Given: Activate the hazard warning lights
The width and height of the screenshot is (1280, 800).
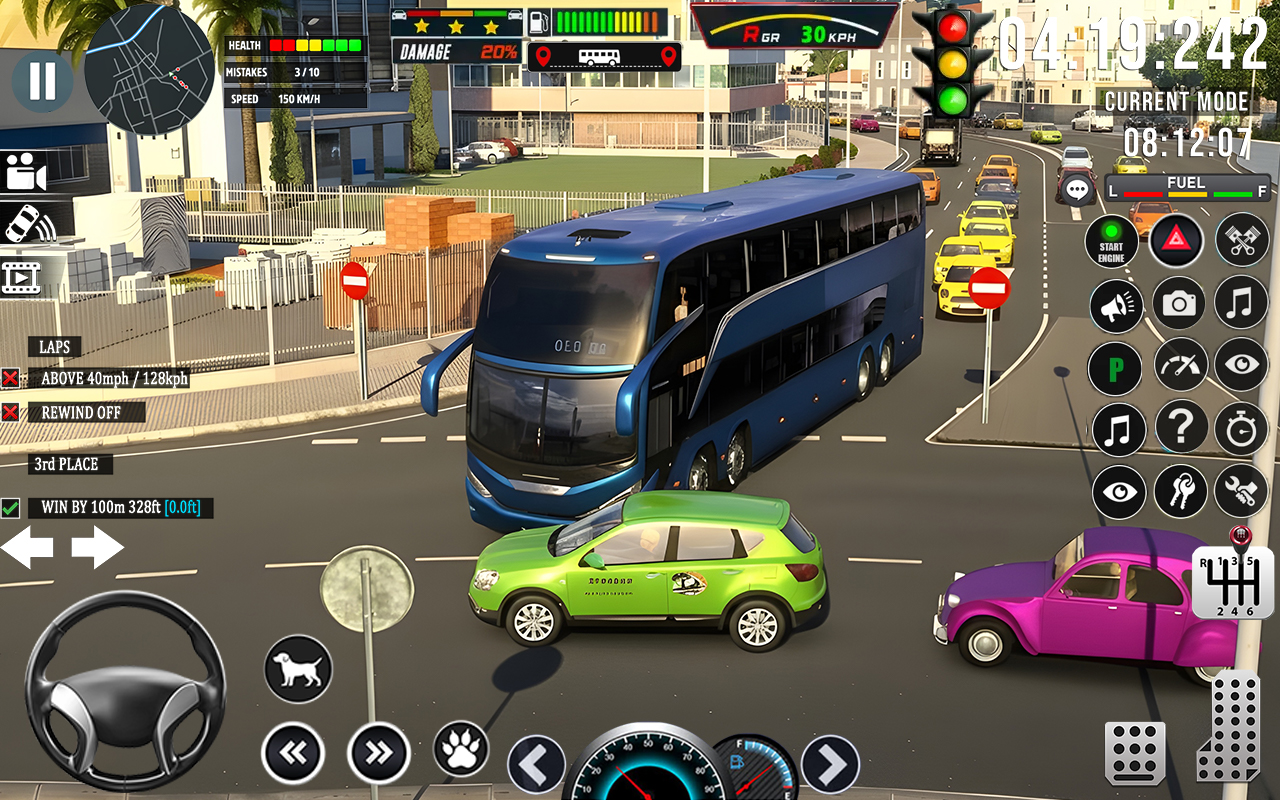Looking at the screenshot, I should (1177, 241).
